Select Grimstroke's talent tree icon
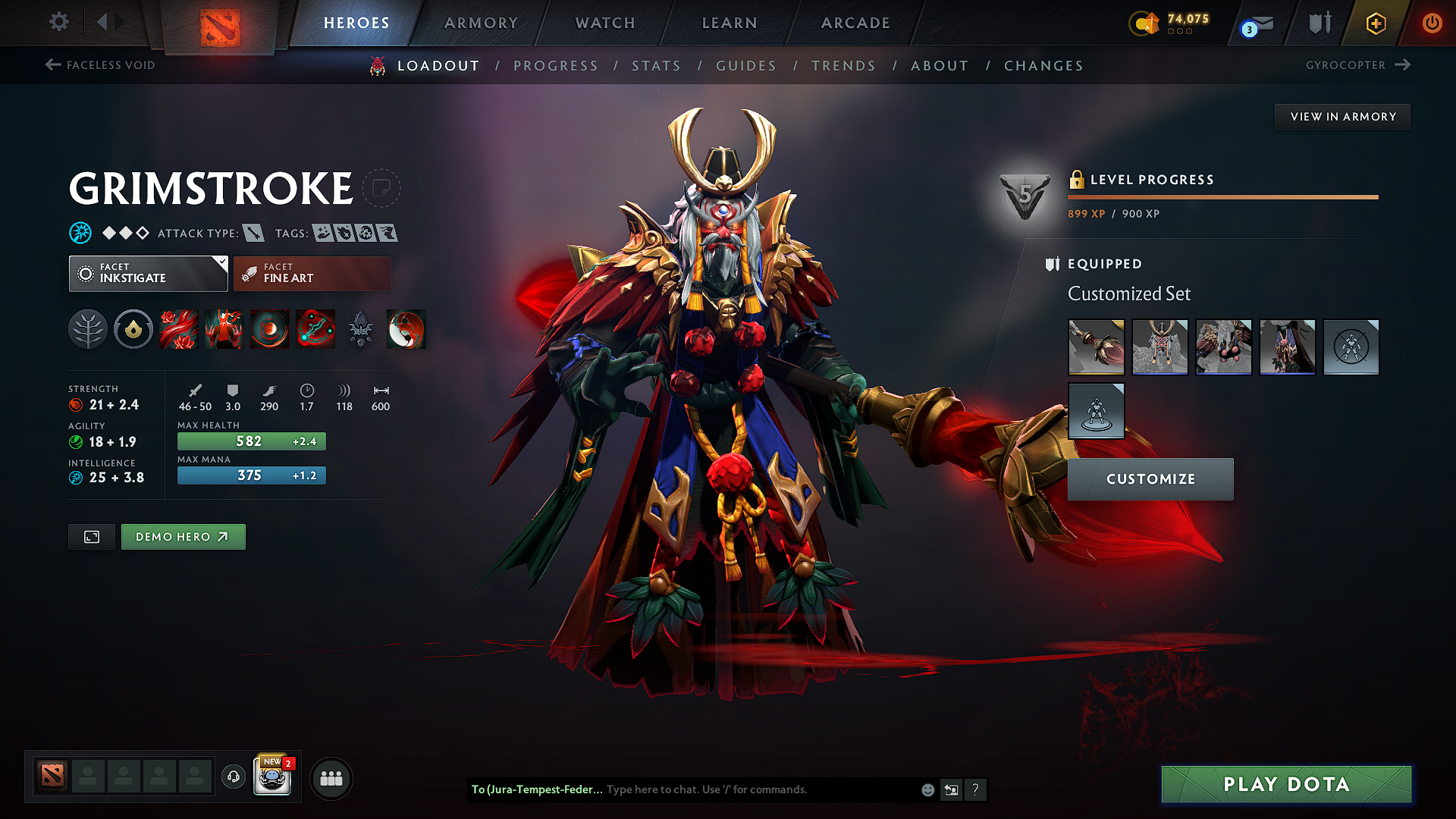Image resolution: width=1456 pixels, height=819 pixels. pyautogui.click(x=87, y=329)
